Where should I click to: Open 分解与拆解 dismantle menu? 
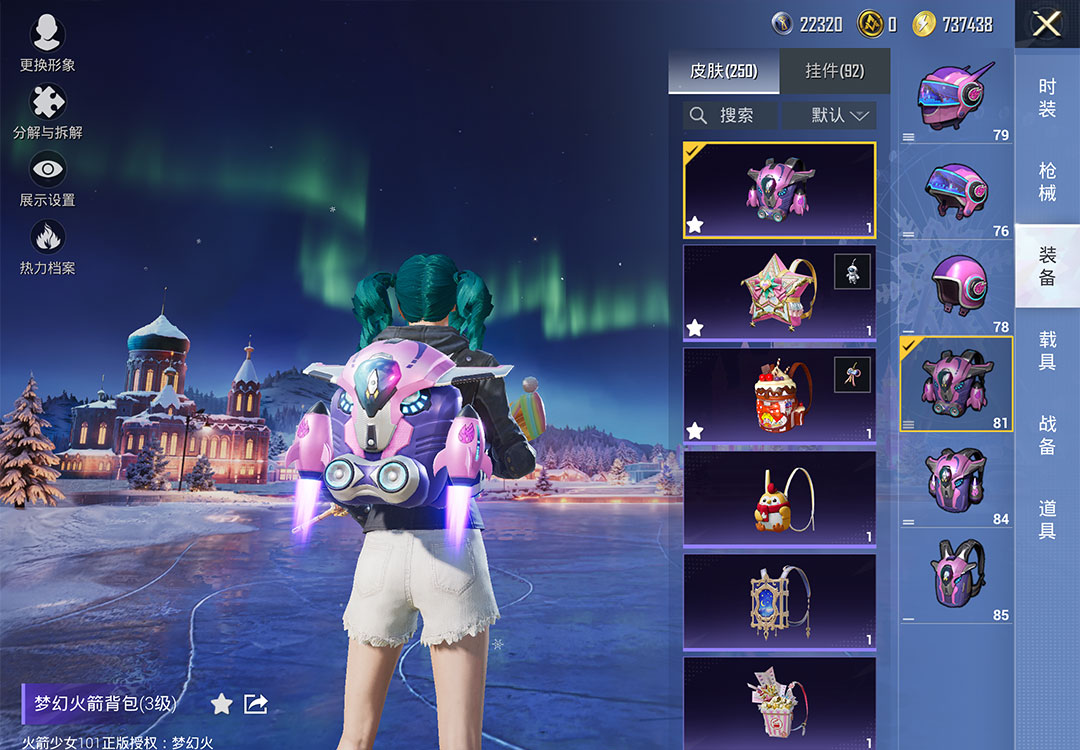click(47, 112)
